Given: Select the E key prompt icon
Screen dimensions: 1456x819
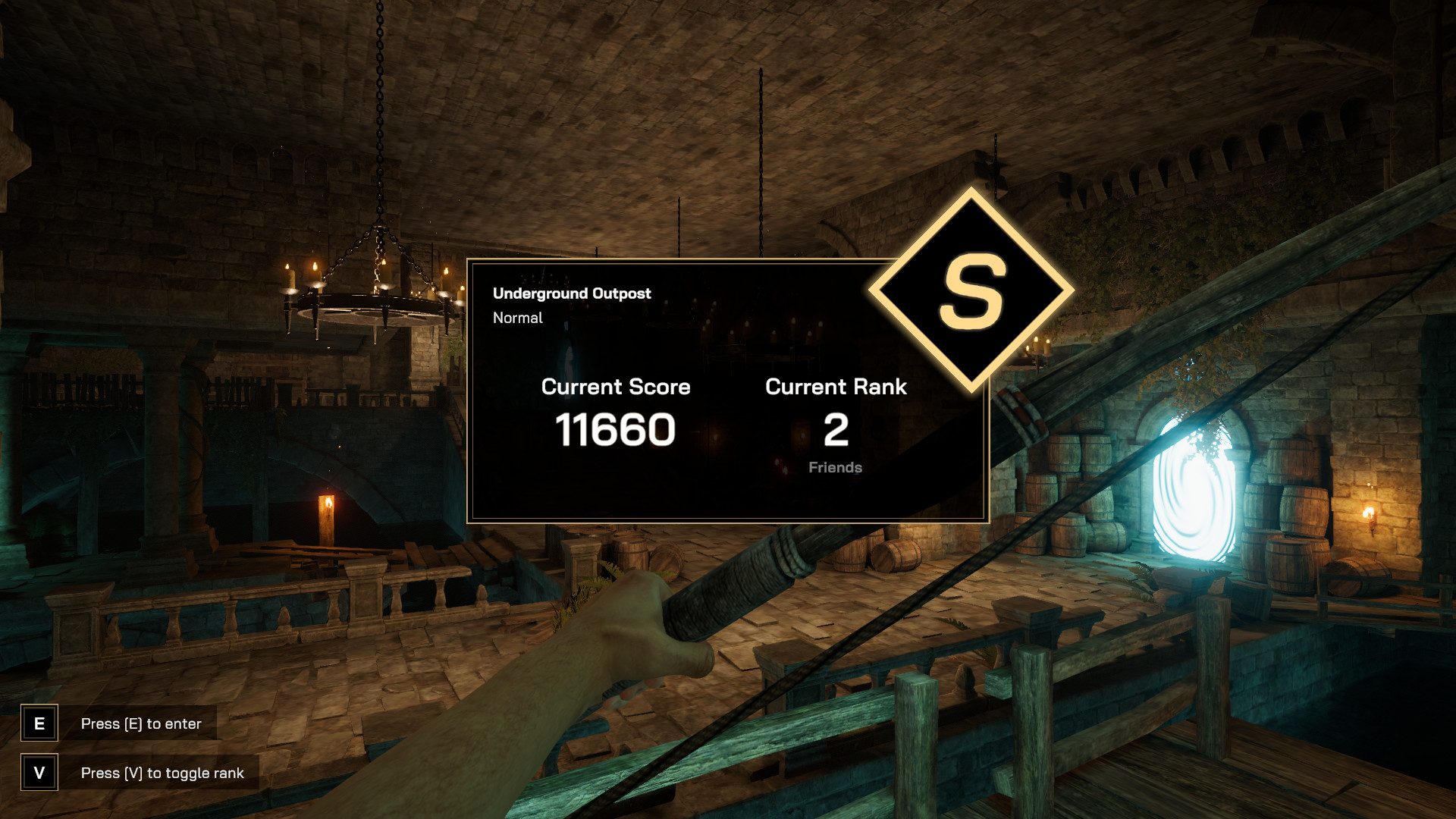Looking at the screenshot, I should pyautogui.click(x=39, y=723).
